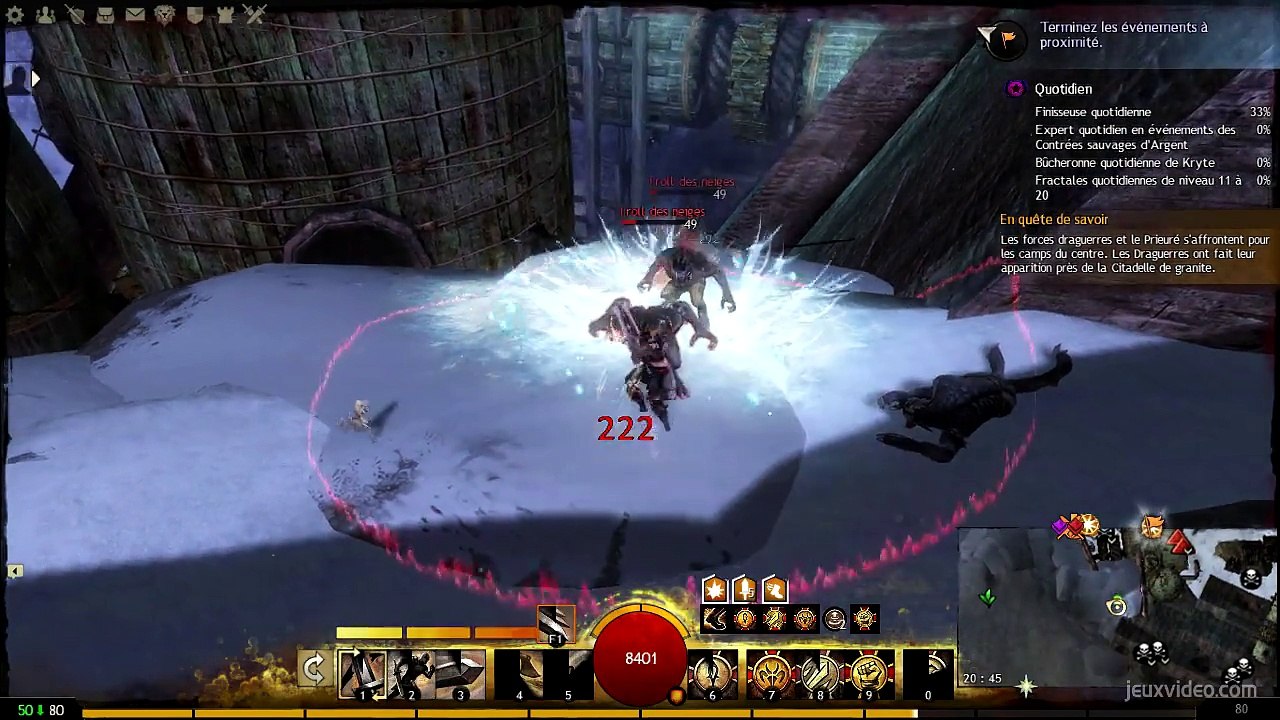
Task: Use weapon skill 2 leap attack
Action: tap(411, 673)
